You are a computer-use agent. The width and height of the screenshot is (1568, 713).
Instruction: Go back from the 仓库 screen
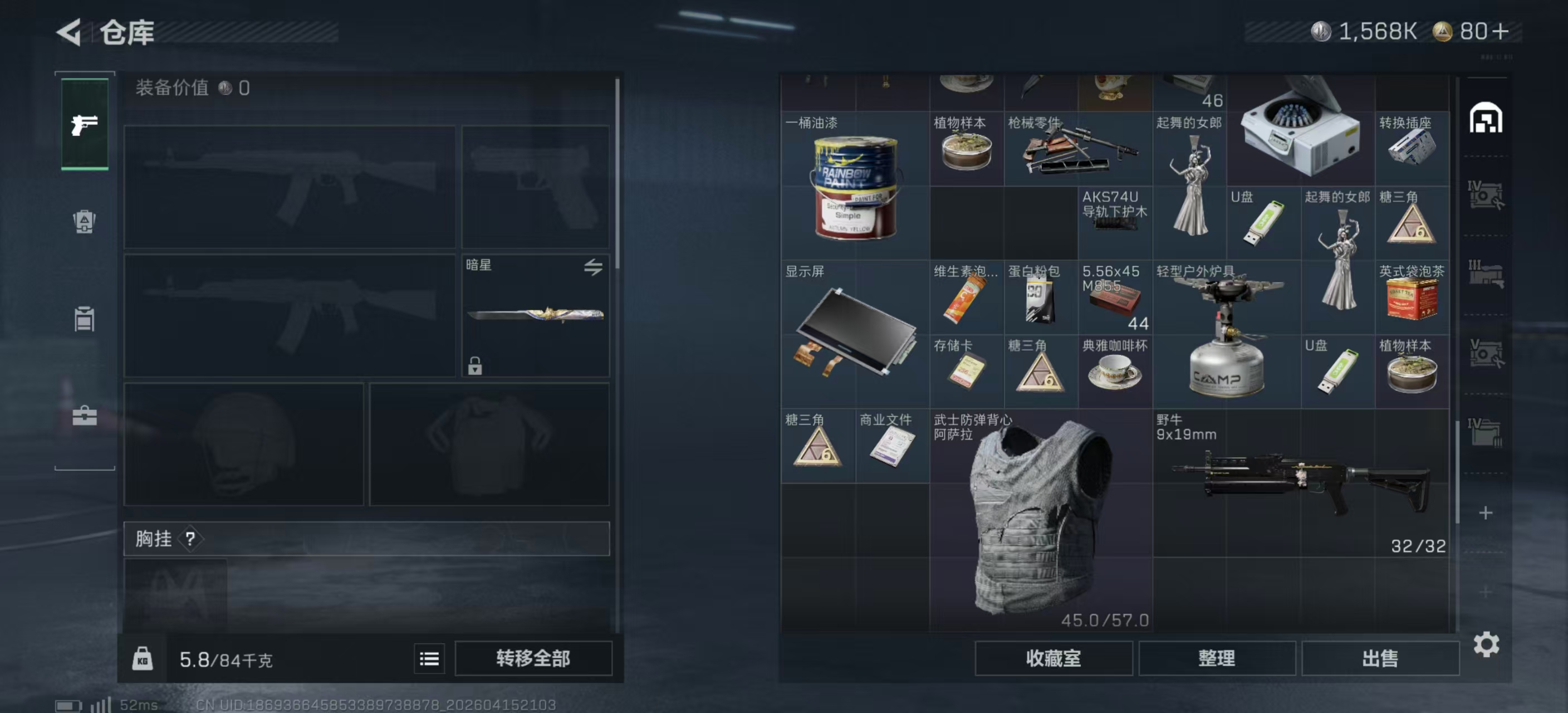click(x=69, y=32)
